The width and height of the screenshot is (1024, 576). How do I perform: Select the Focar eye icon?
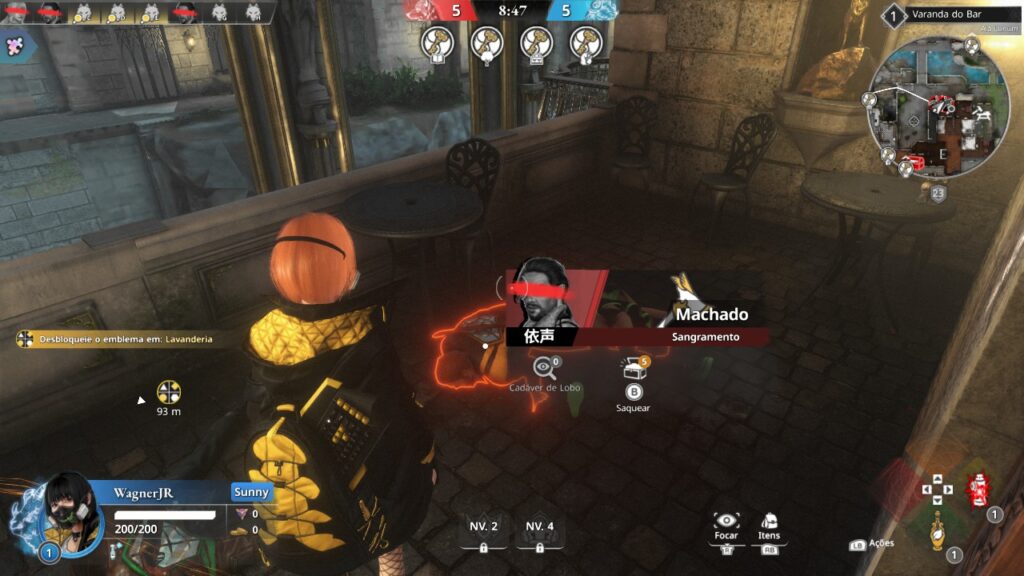click(x=727, y=522)
